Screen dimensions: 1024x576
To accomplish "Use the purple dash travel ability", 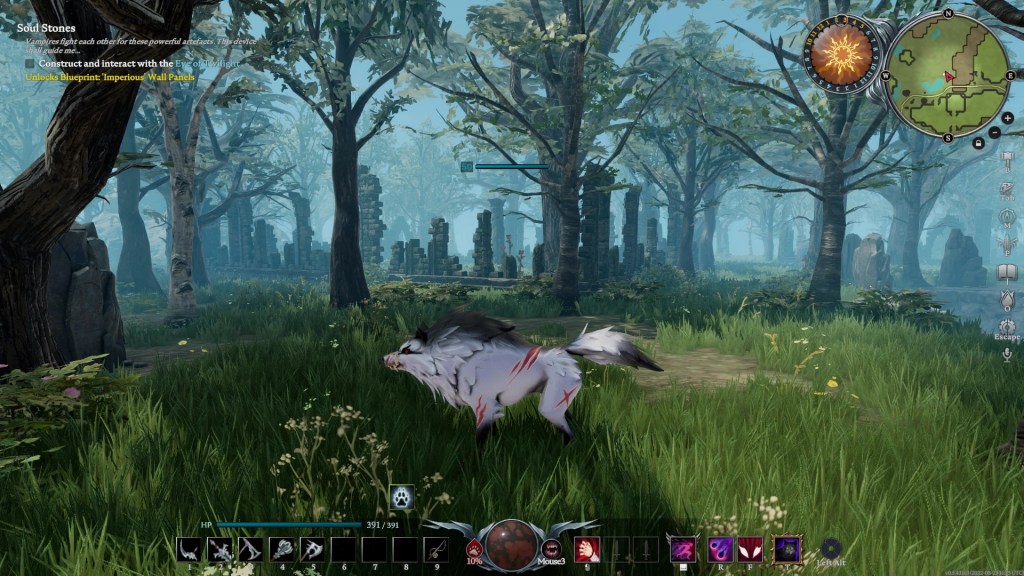I will pyautogui.click(x=683, y=548).
